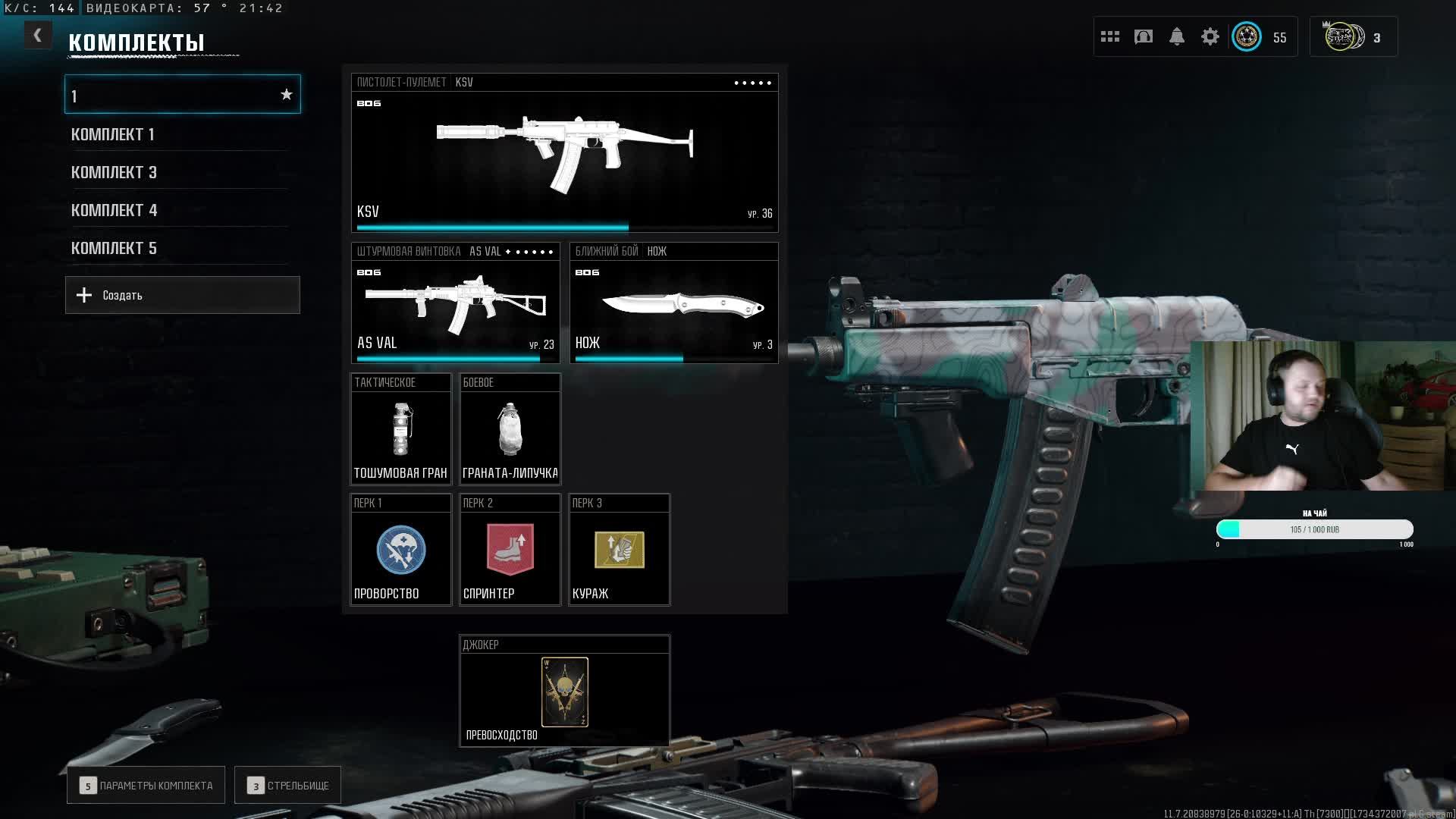Image resolution: width=1456 pixels, height=819 pixels.
Task: Change the tactical stun grenade slot
Action: 400,429
